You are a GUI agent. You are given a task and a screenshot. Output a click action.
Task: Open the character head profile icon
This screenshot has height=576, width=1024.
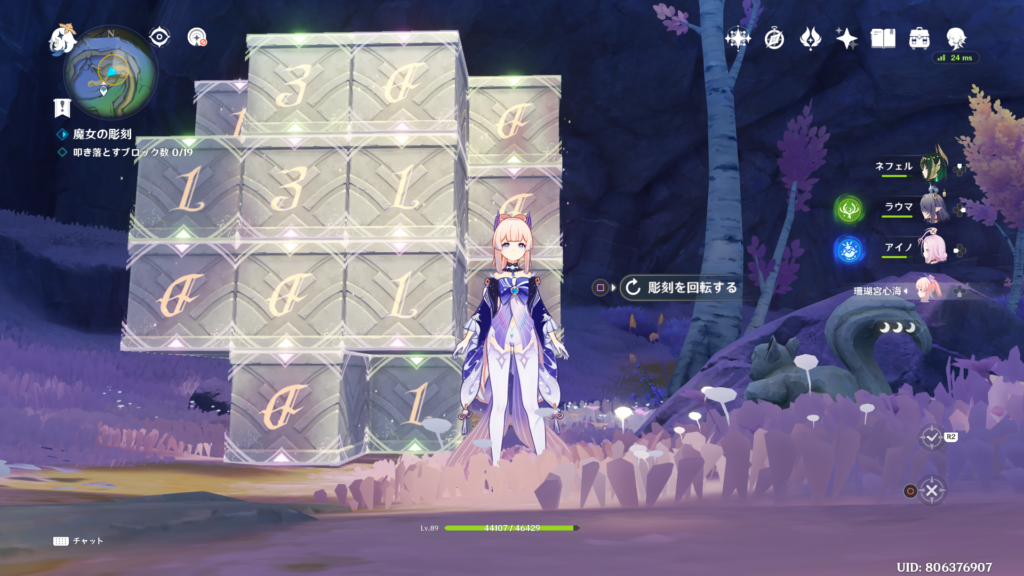tap(956, 38)
